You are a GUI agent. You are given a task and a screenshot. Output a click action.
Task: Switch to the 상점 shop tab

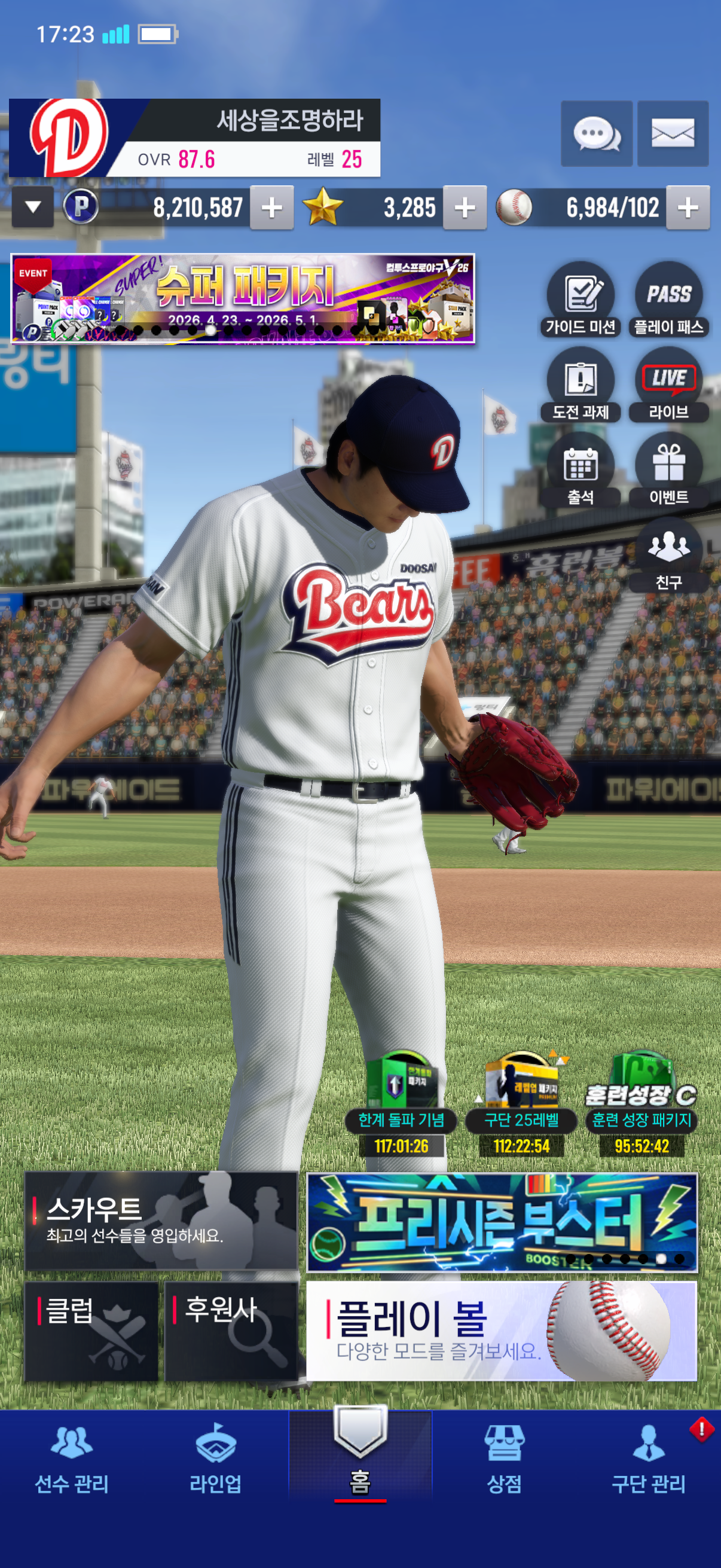pyautogui.click(x=505, y=1460)
